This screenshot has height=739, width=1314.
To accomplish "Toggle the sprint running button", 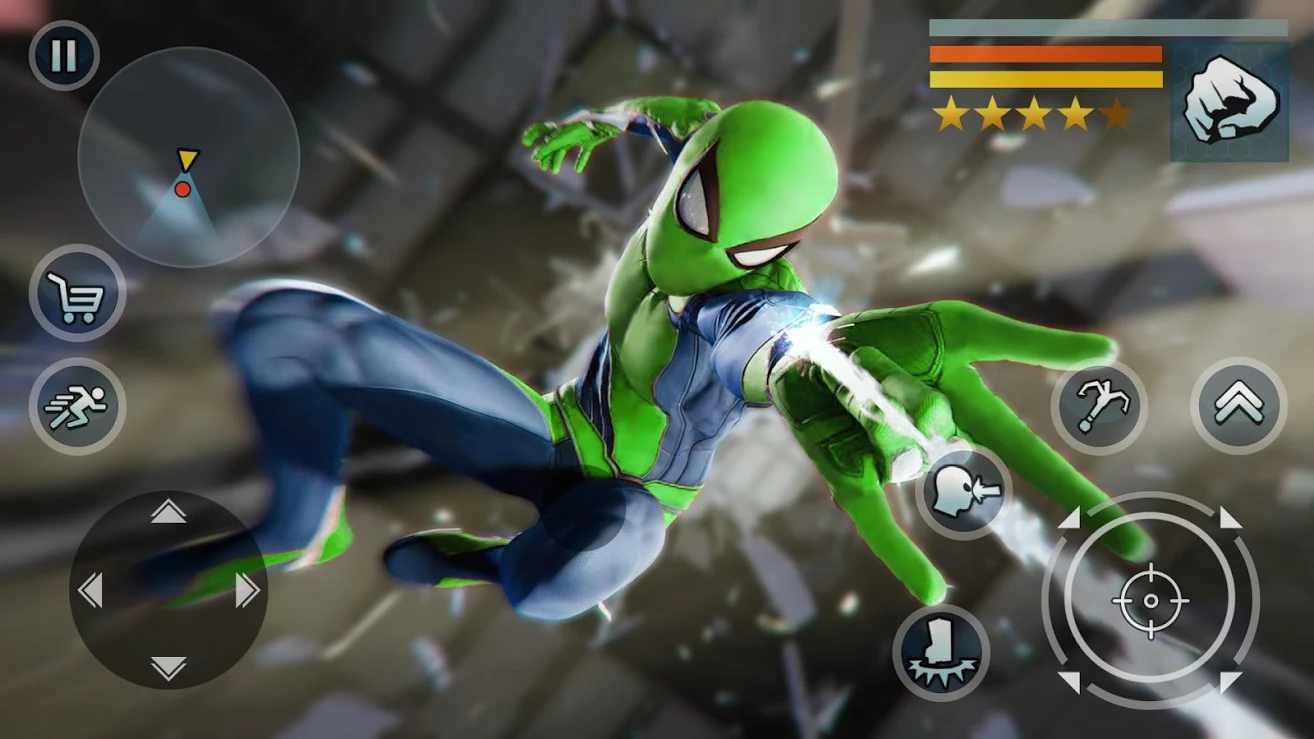I will click(x=76, y=406).
